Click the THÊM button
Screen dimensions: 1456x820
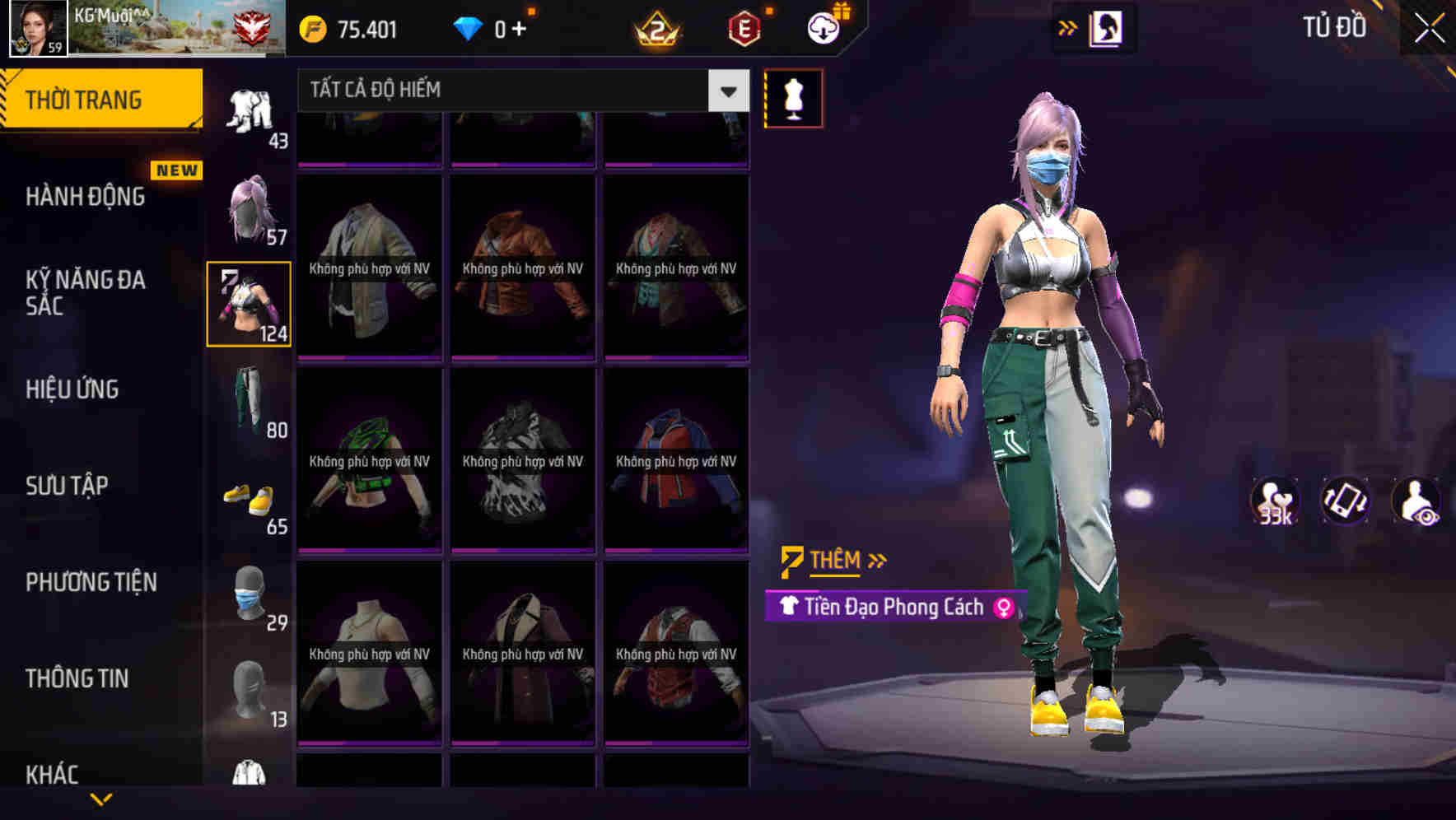point(833,560)
